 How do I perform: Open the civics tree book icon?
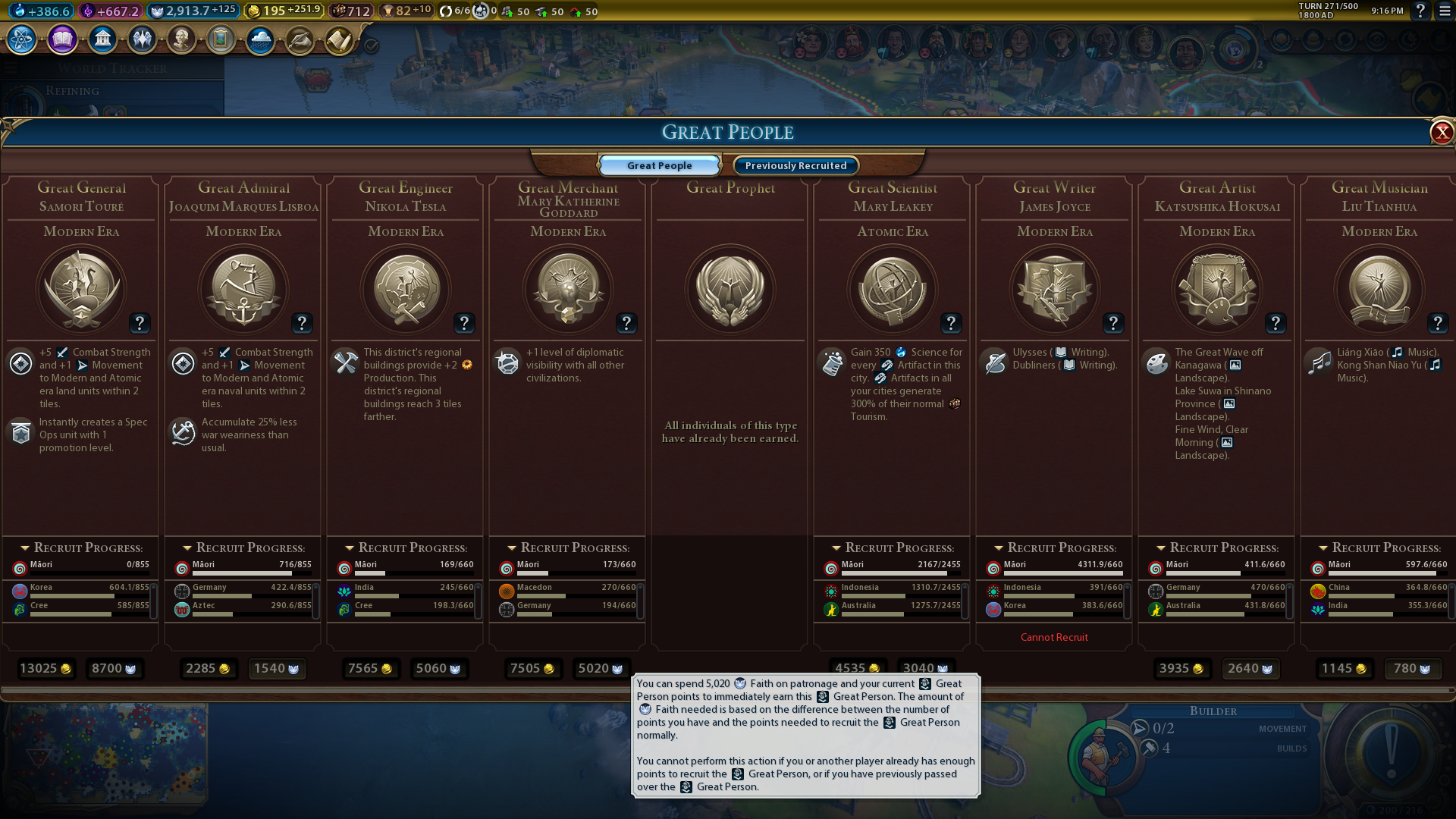point(62,39)
